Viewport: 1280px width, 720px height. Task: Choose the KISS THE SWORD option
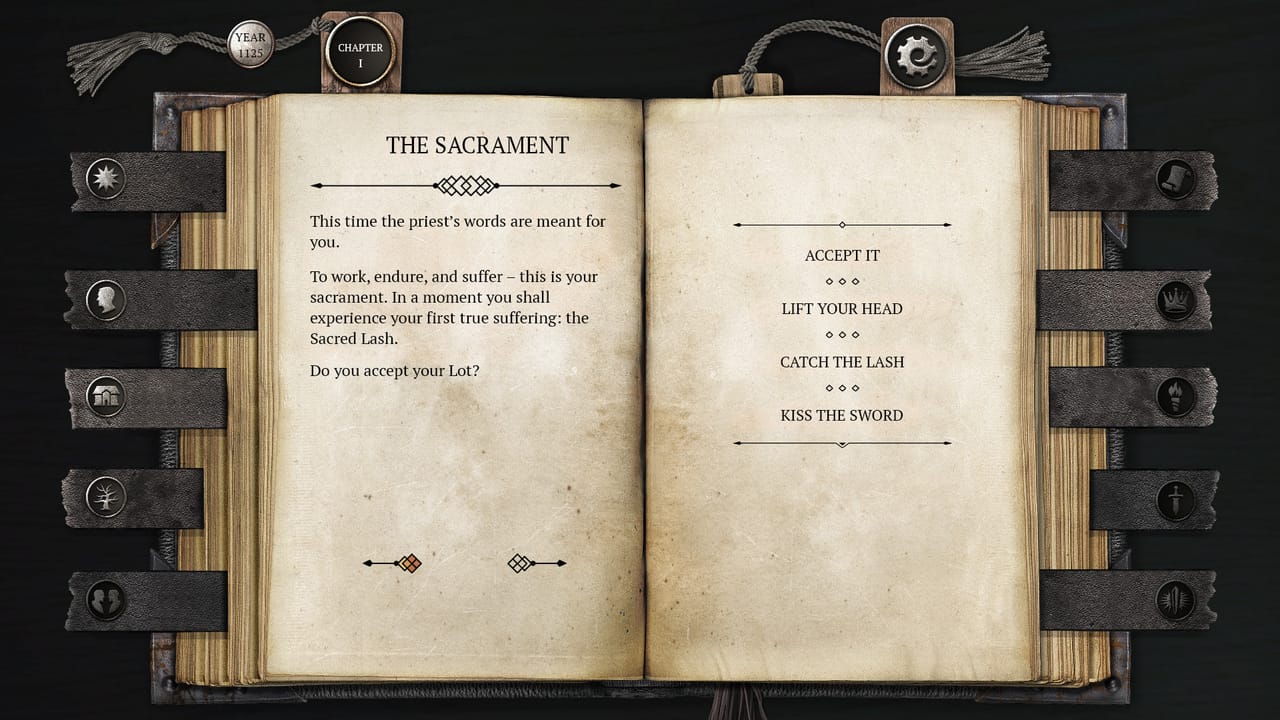(842, 415)
